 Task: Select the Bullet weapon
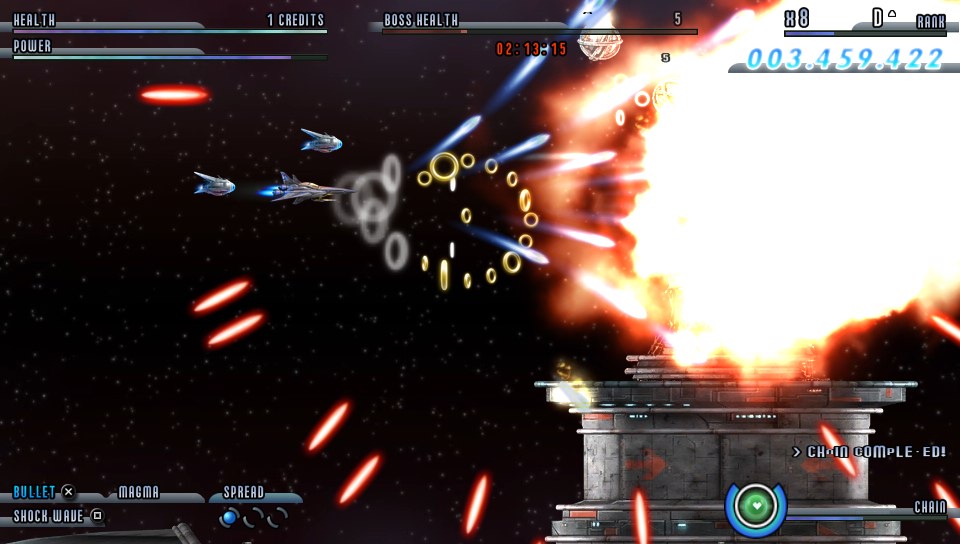coord(34,492)
